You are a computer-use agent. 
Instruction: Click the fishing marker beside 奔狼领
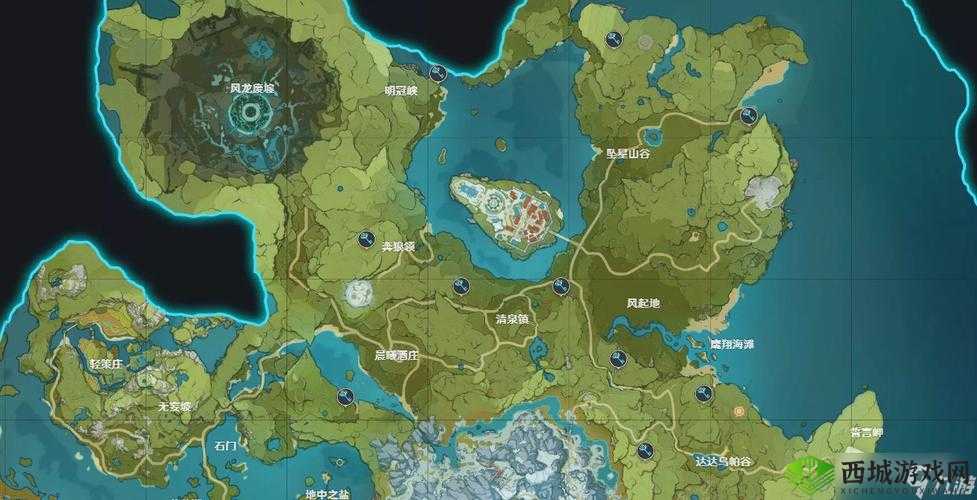point(366,240)
